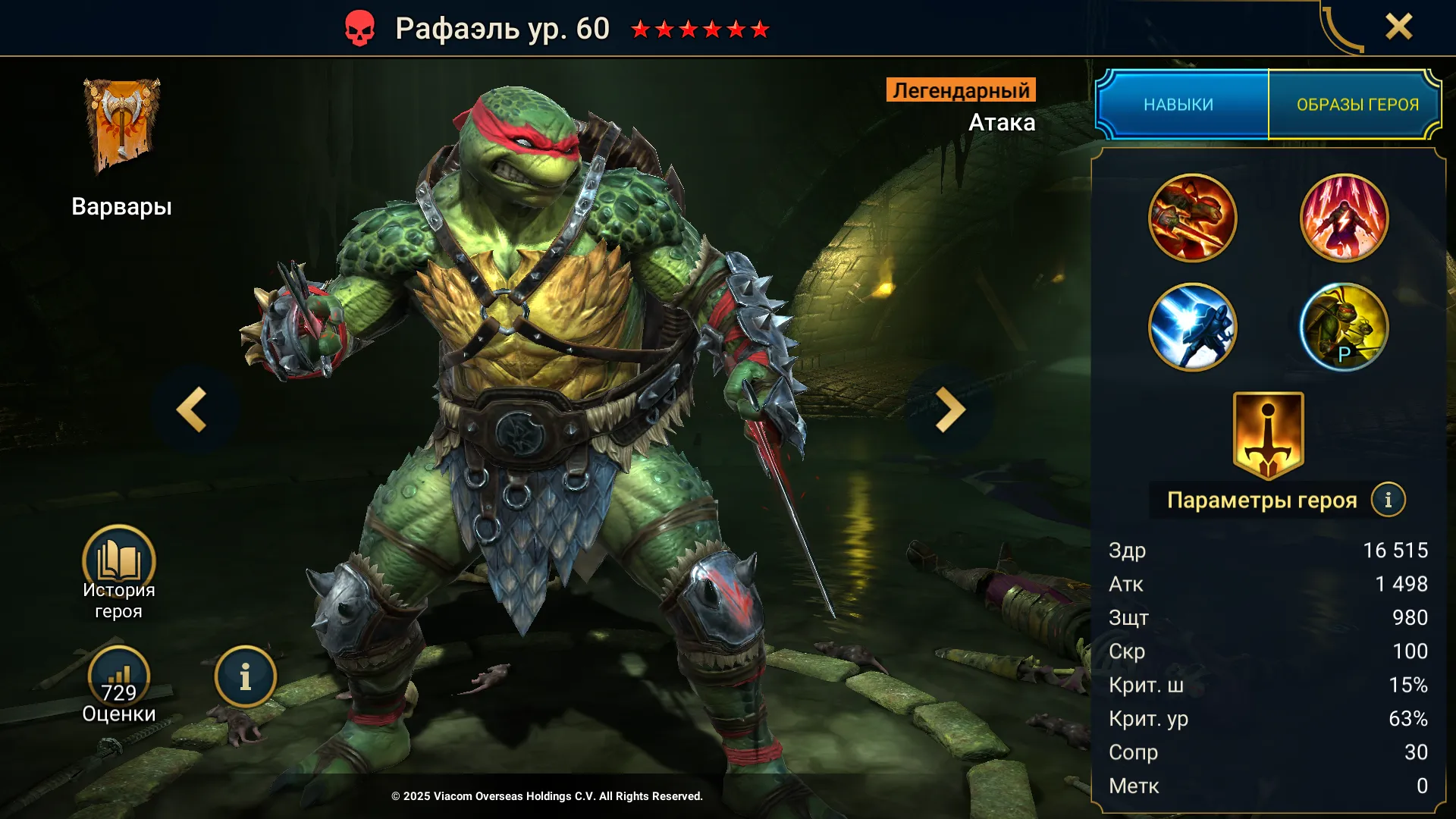Go to the next hero with right arrow
Image resolution: width=1456 pixels, height=819 pixels.
point(949,409)
